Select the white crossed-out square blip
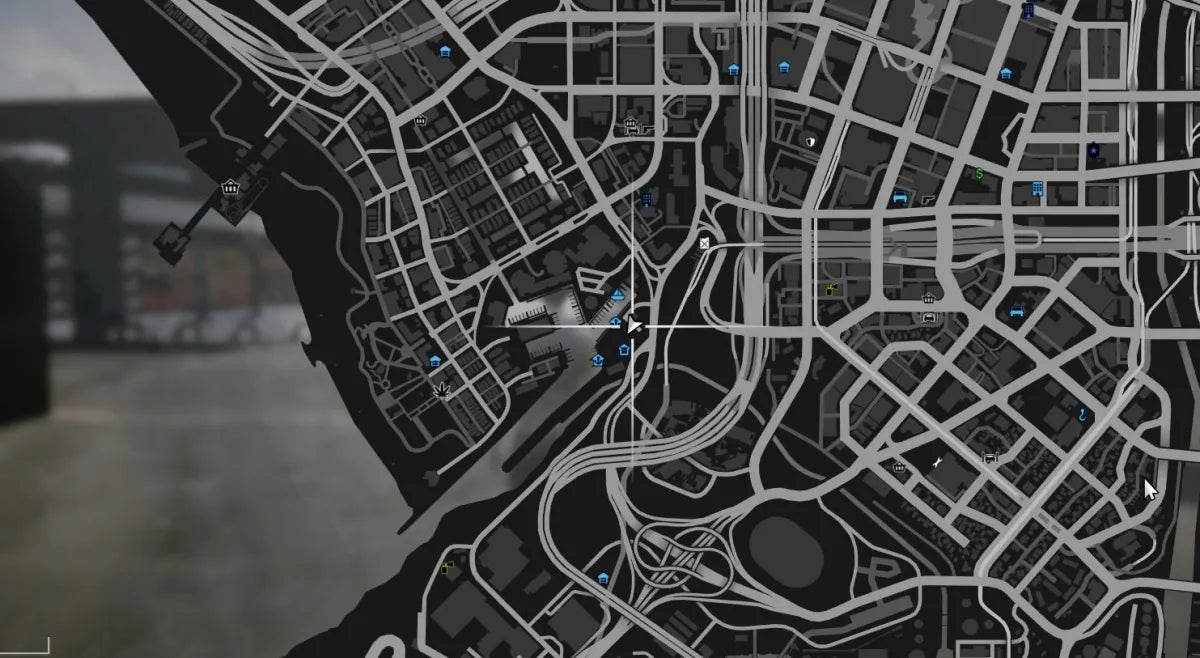This screenshot has width=1200, height=658. pos(705,243)
